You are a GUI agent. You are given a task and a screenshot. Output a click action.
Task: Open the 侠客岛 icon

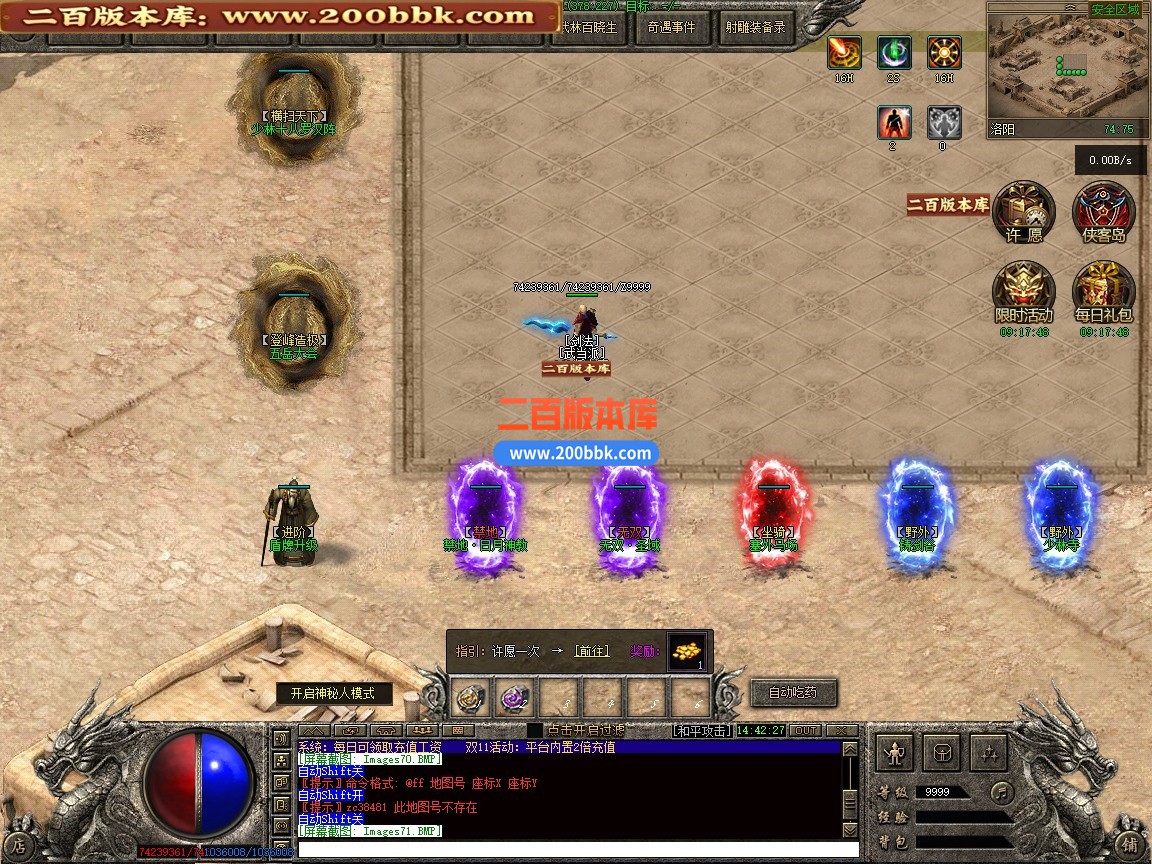tap(1104, 212)
